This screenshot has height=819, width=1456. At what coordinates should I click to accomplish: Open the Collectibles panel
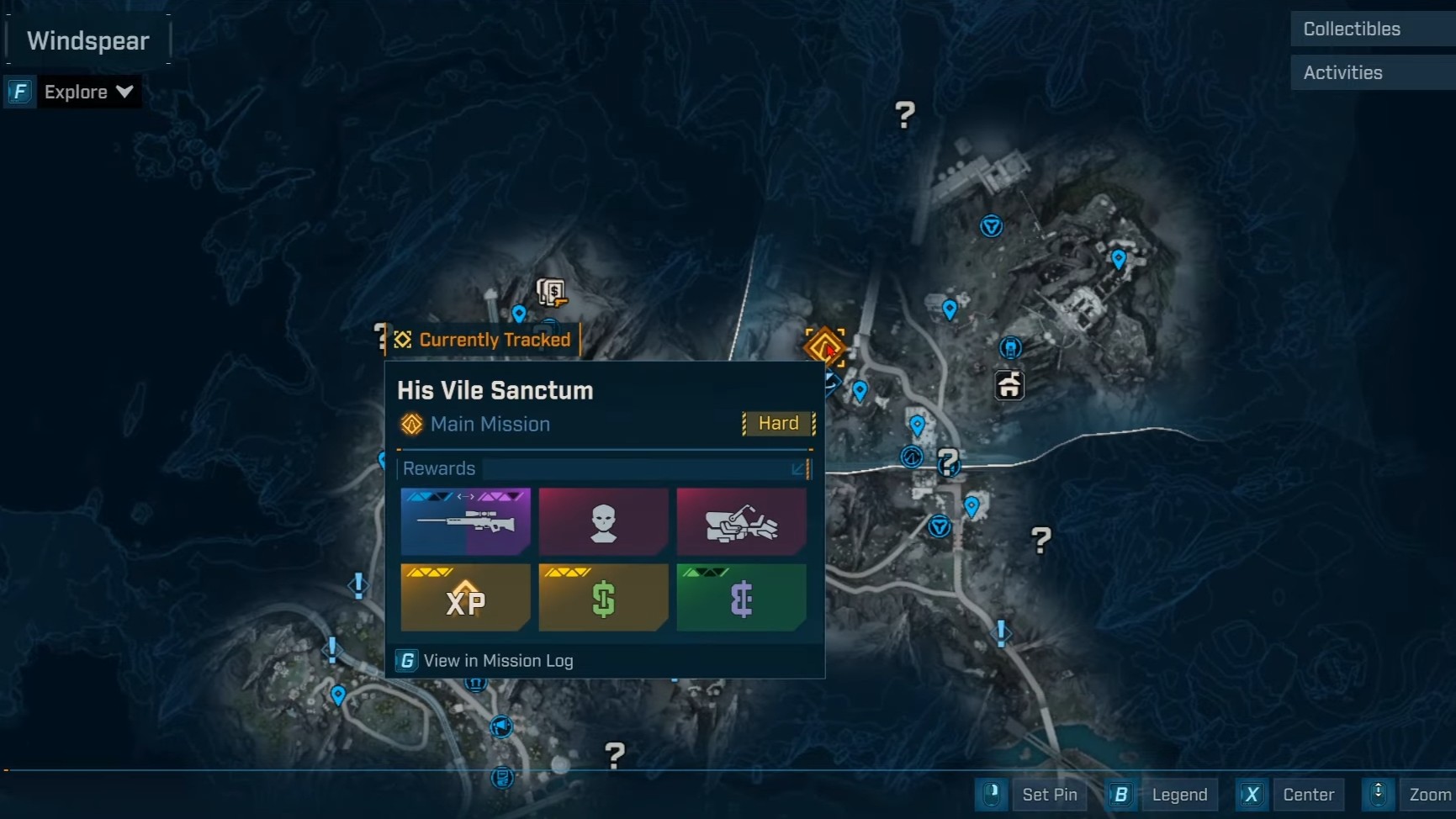(1370, 29)
